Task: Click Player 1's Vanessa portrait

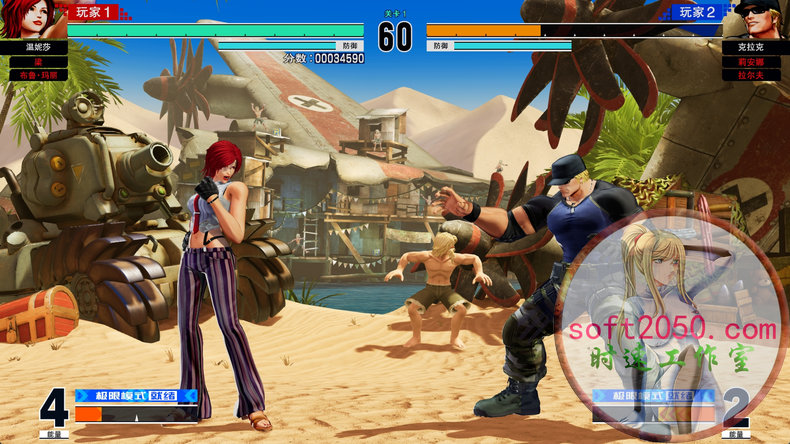Action: 30,19
